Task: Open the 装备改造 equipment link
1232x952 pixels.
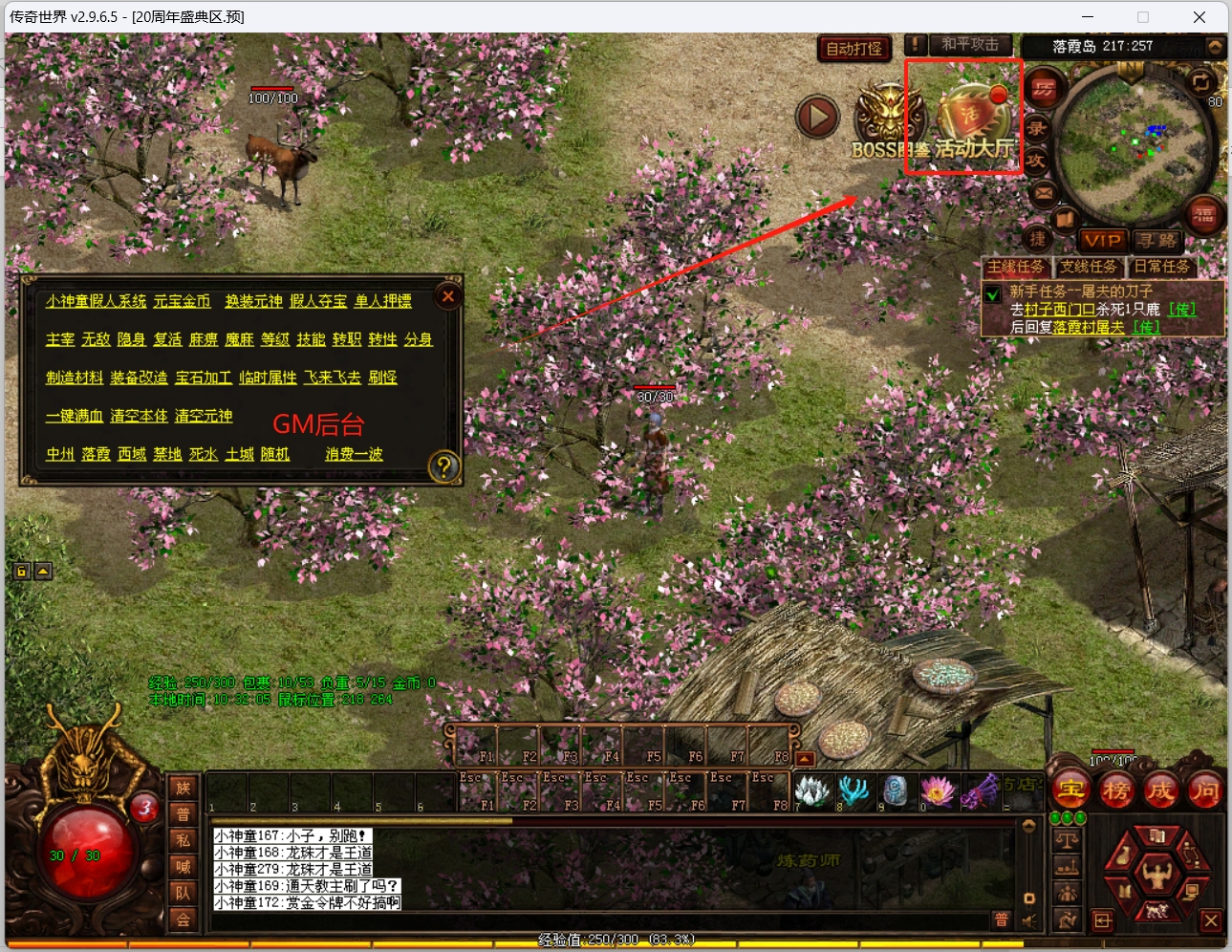Action: tap(139, 378)
